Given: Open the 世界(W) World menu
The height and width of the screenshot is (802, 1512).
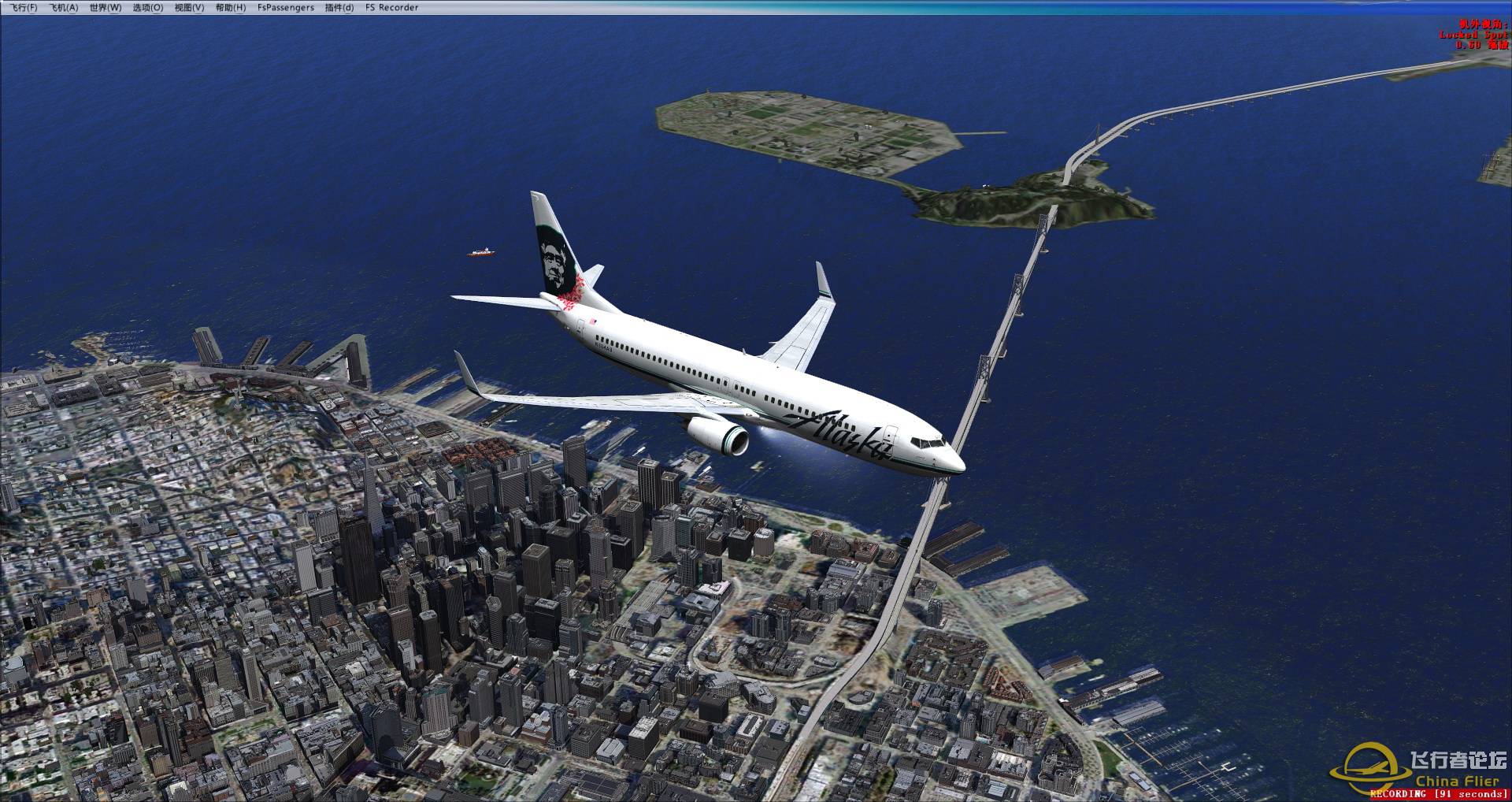Looking at the screenshot, I should 106,8.
